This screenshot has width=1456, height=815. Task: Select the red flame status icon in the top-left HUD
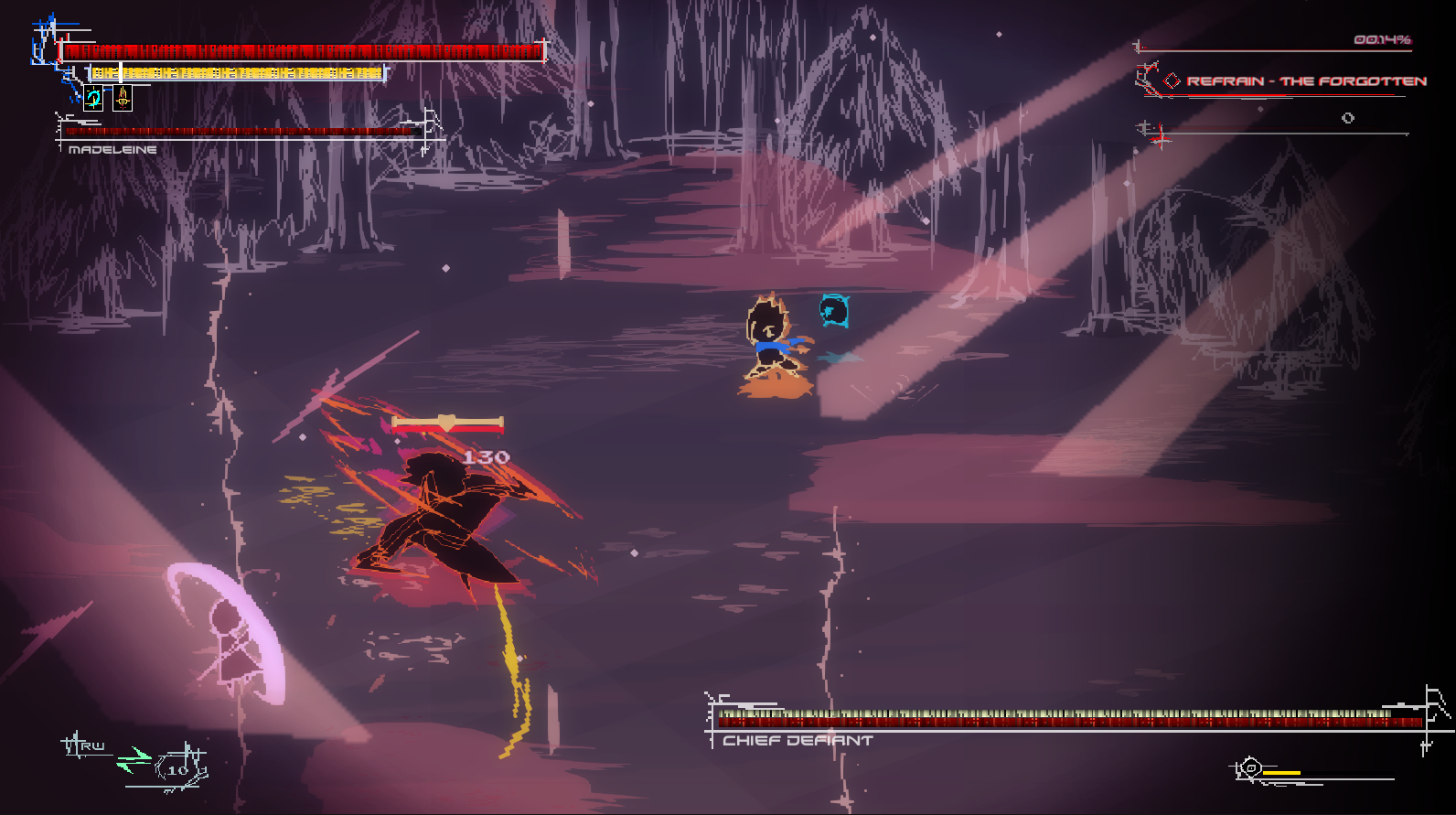123,98
